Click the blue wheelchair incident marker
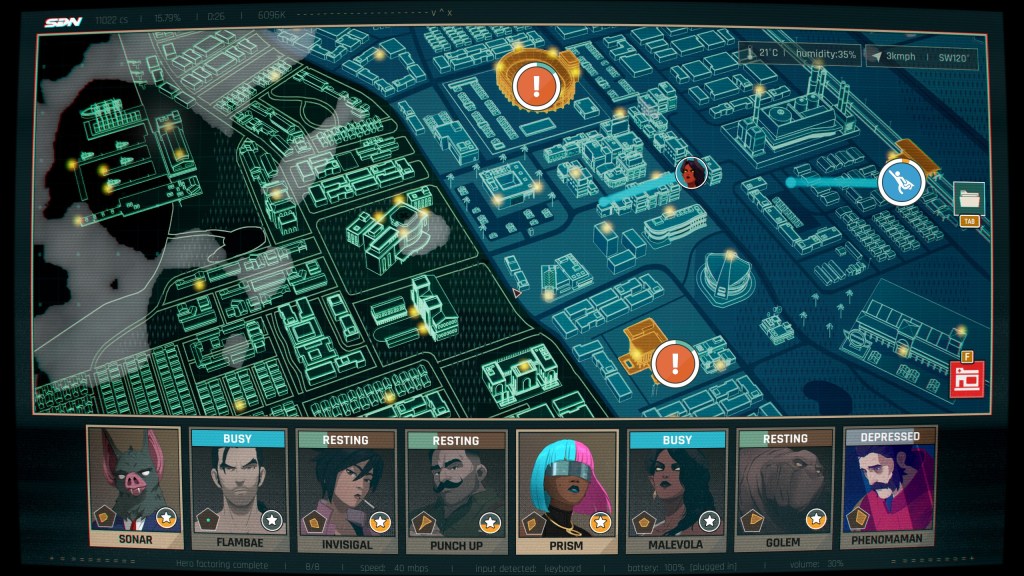The image size is (1024, 576). [899, 182]
